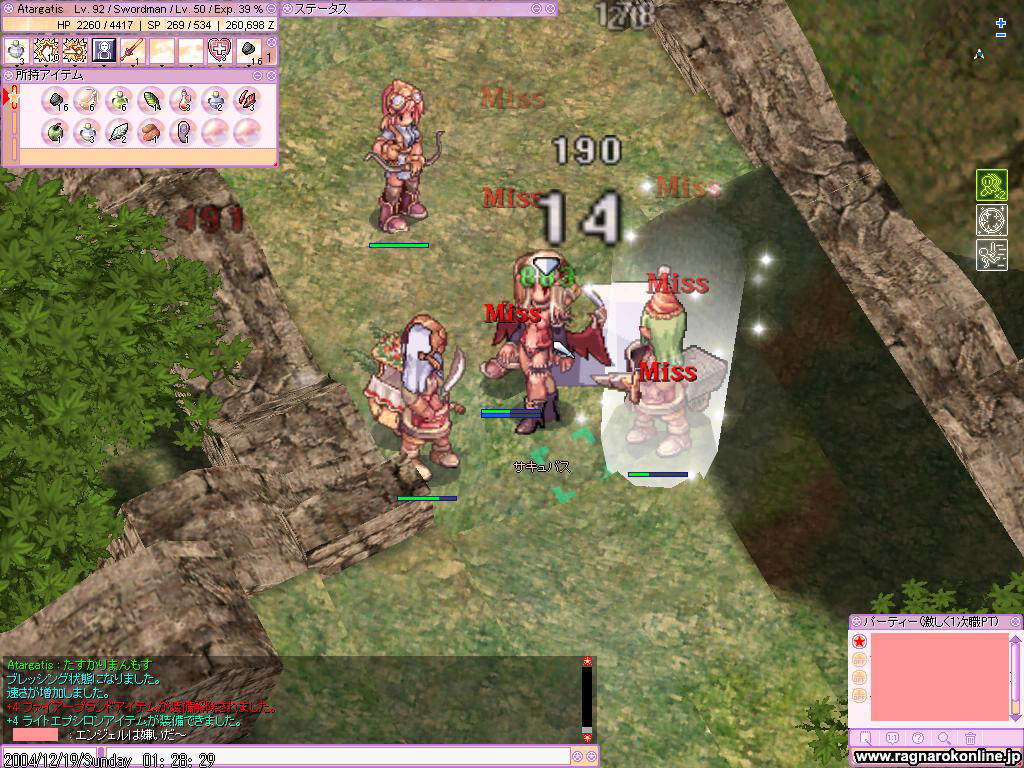
Task: Open the green character emblem side button
Action: click(x=991, y=186)
